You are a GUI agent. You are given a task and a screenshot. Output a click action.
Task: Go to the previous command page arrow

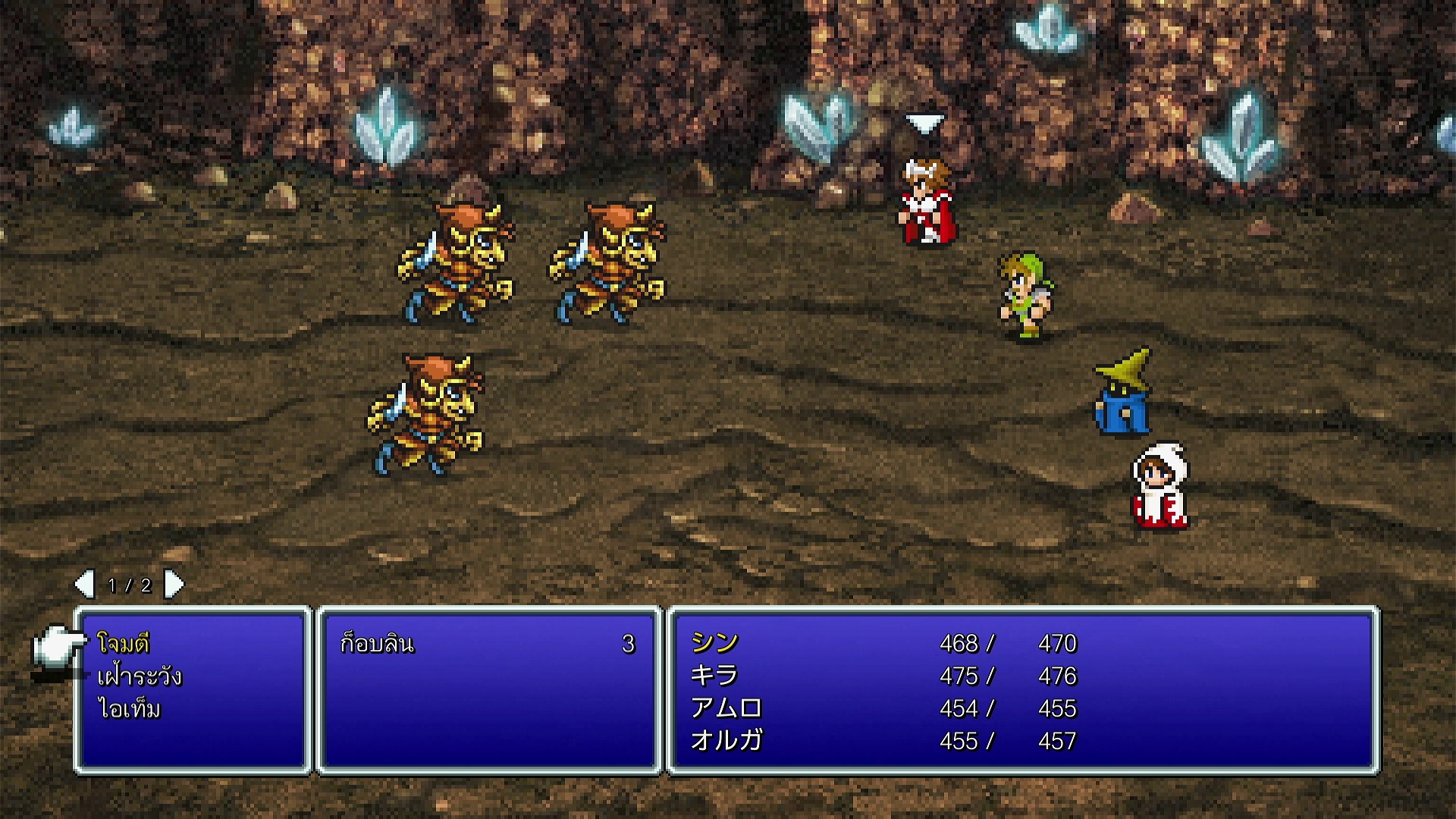click(84, 585)
